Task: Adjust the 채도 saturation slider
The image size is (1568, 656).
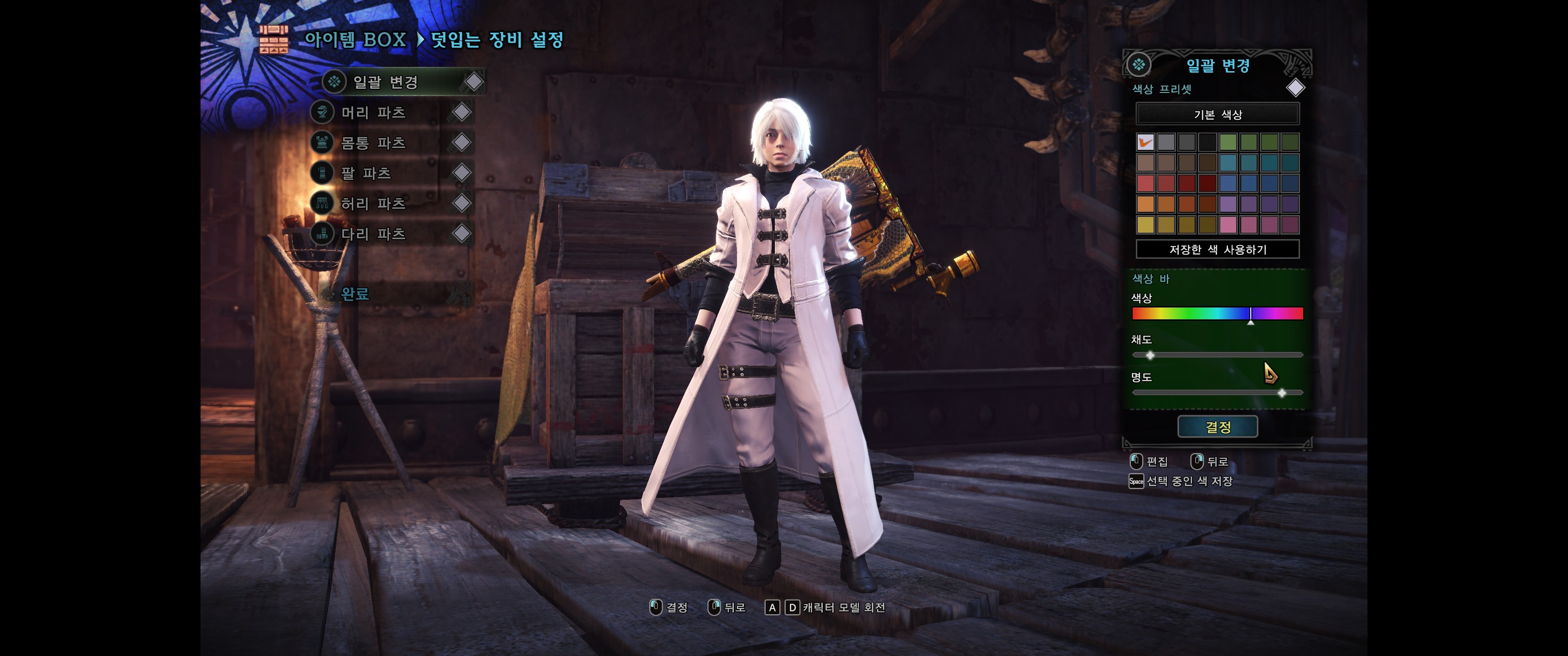Action: point(1217,355)
